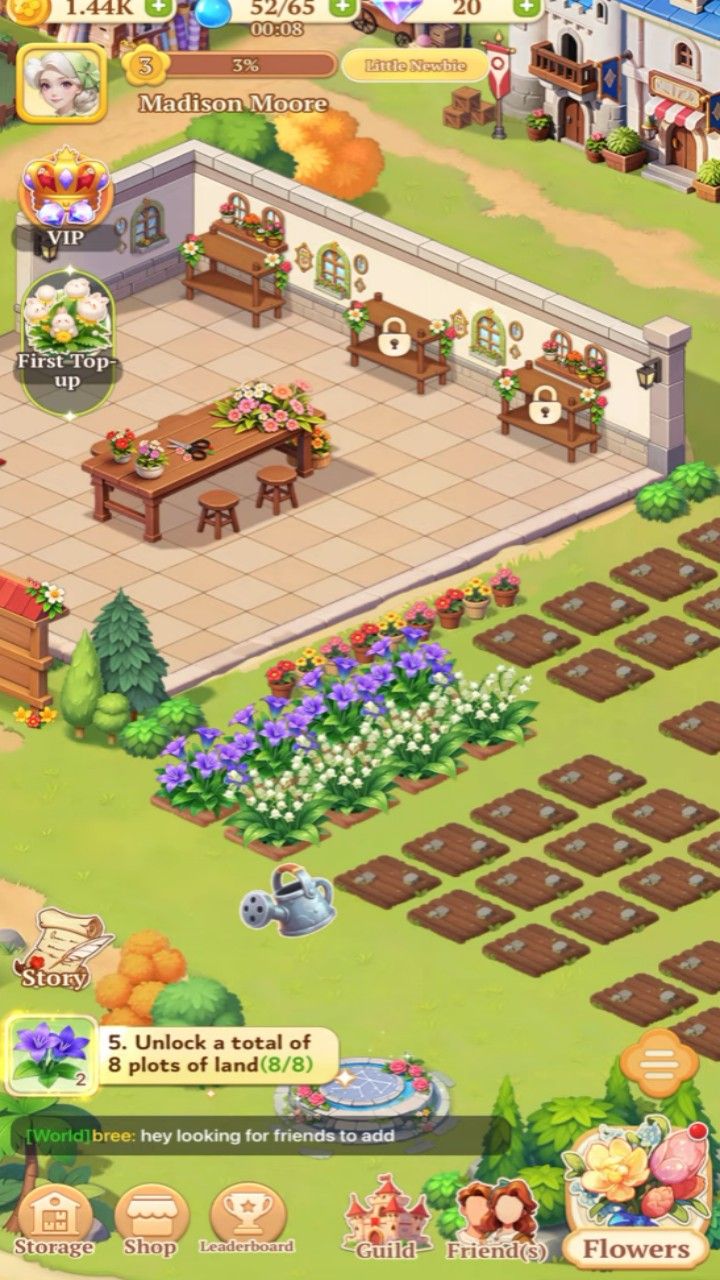Open the Story scroll
This screenshot has height=1280, width=720.
(x=60, y=948)
